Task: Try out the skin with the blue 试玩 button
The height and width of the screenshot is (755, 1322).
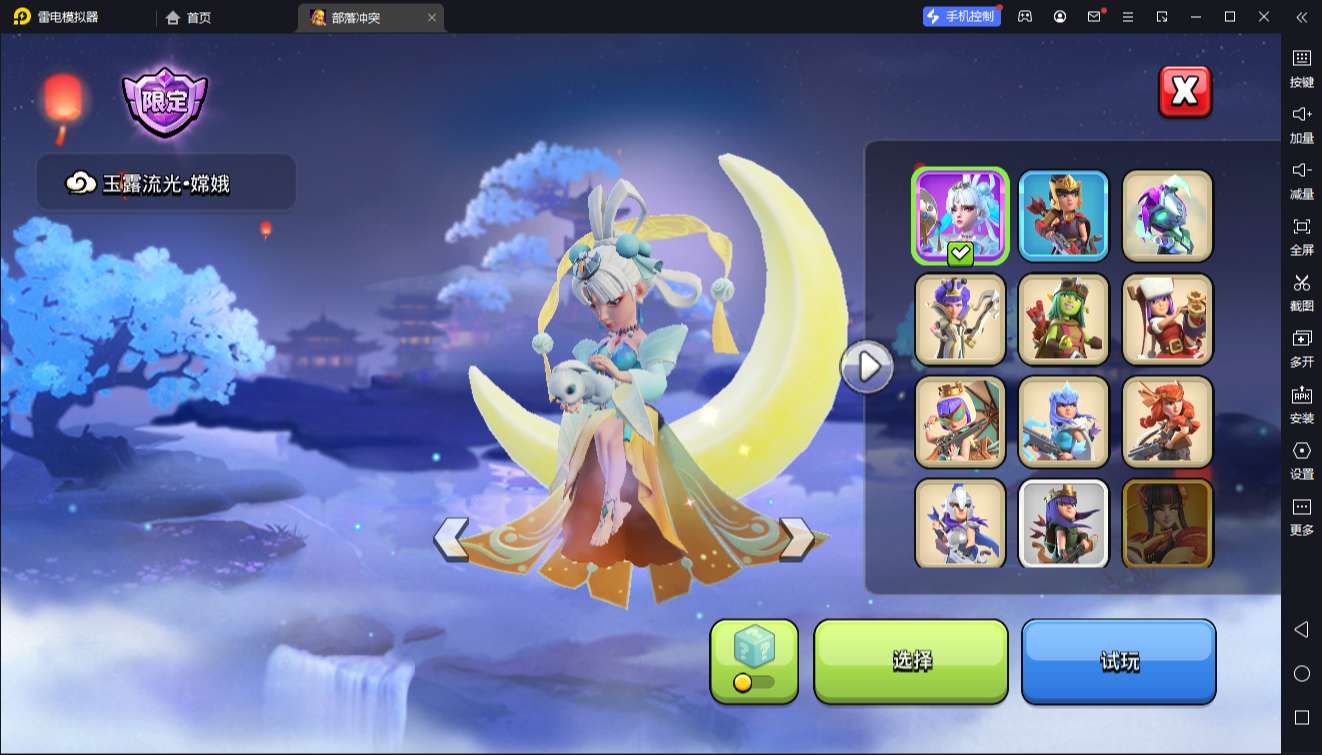Action: pyautogui.click(x=1118, y=661)
